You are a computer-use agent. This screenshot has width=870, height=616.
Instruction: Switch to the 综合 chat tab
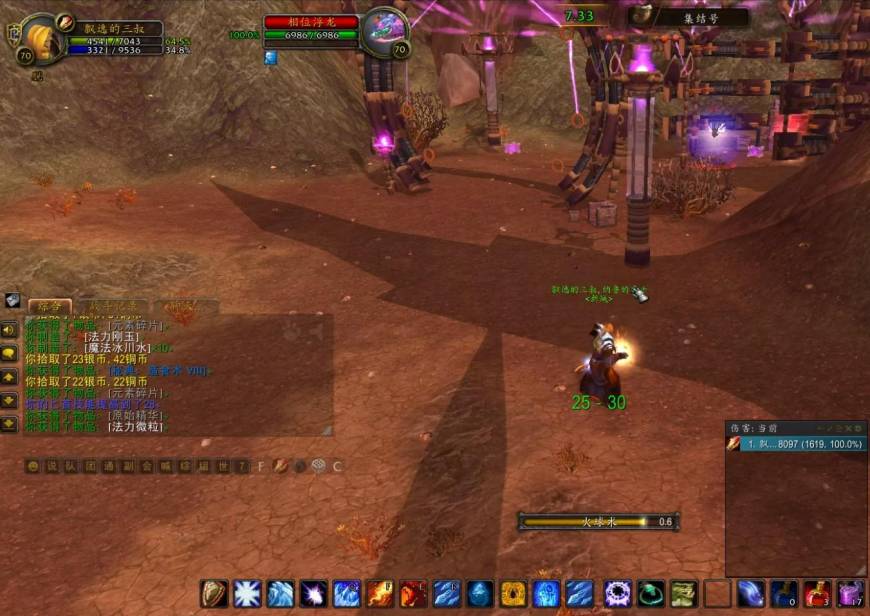49,306
